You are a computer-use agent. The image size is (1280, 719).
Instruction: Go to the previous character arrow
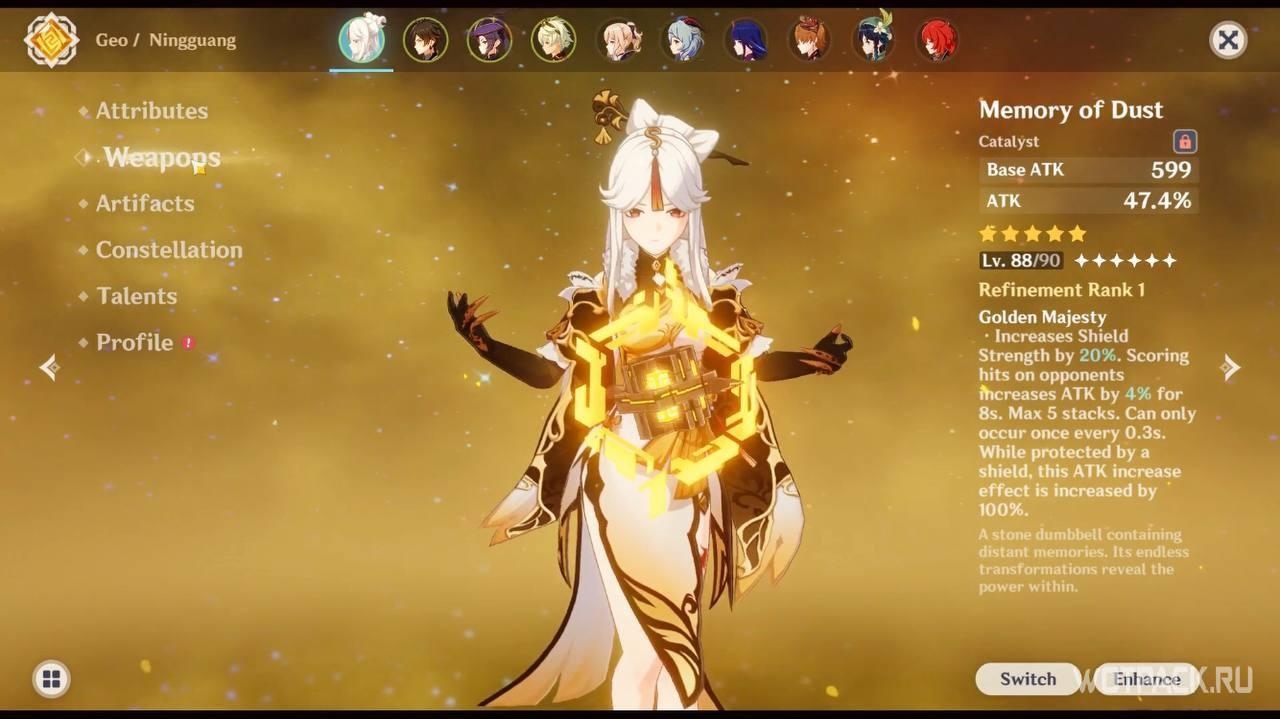[x=49, y=368]
